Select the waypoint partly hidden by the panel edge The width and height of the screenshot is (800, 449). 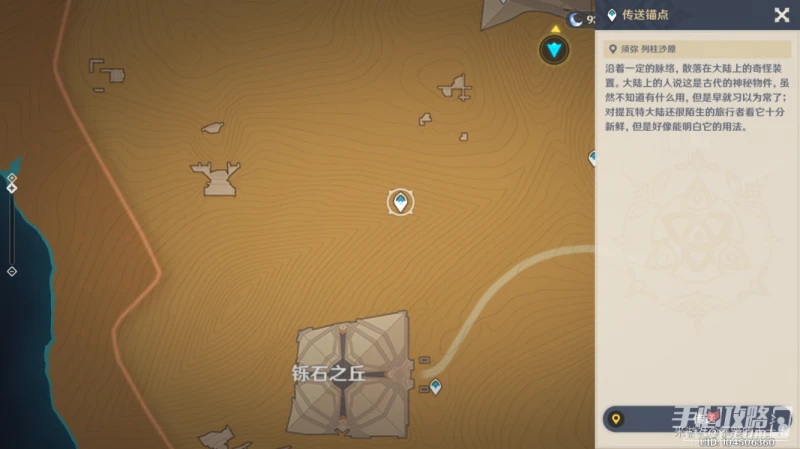pos(592,157)
